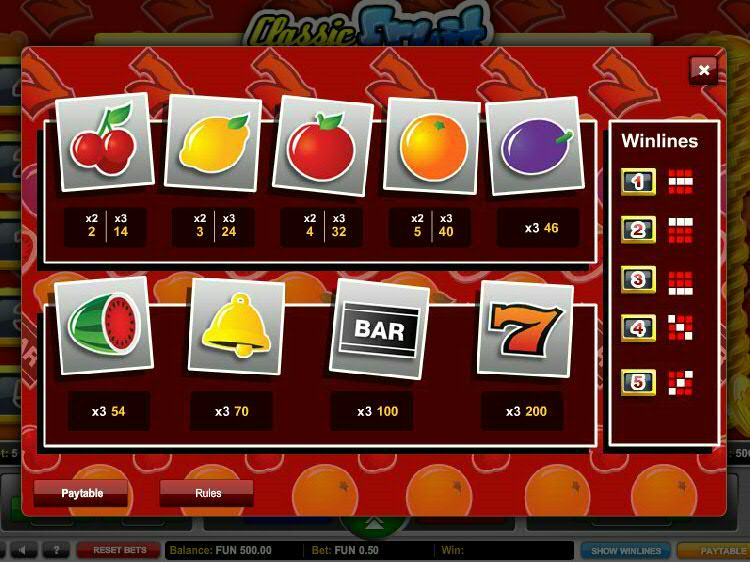This screenshot has height=562, width=750.
Task: Switch to the Paytable tab
Action: pyautogui.click(x=81, y=493)
